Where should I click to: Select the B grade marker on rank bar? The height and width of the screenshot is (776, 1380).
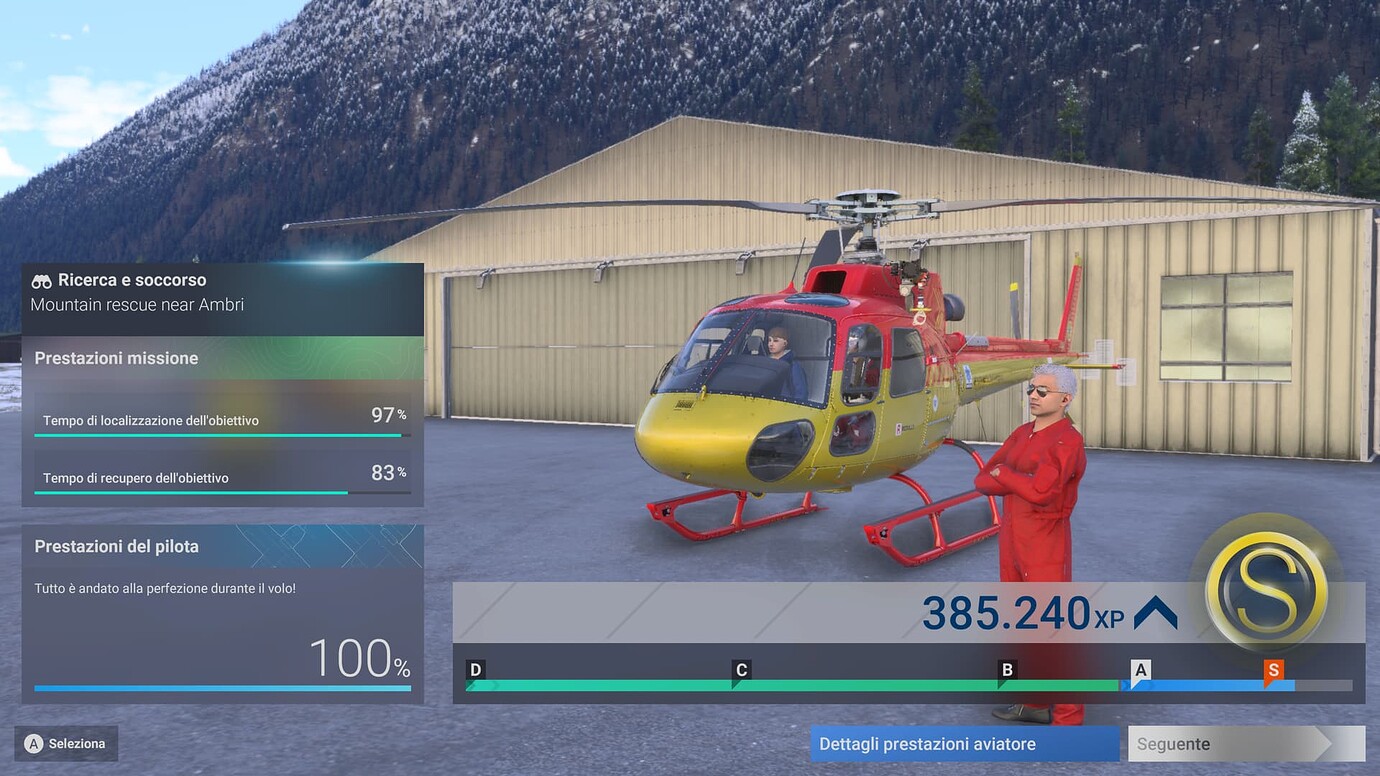tap(1007, 670)
